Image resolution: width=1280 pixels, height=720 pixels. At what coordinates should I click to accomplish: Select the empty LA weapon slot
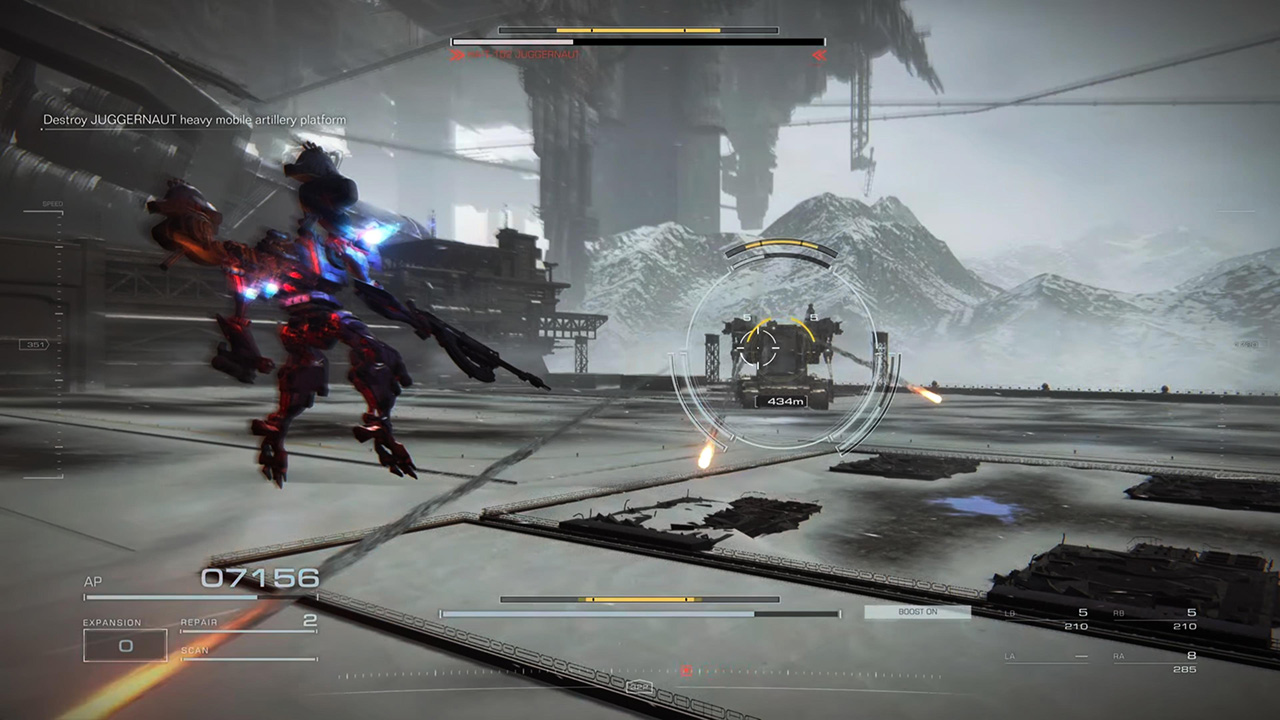(1046, 658)
